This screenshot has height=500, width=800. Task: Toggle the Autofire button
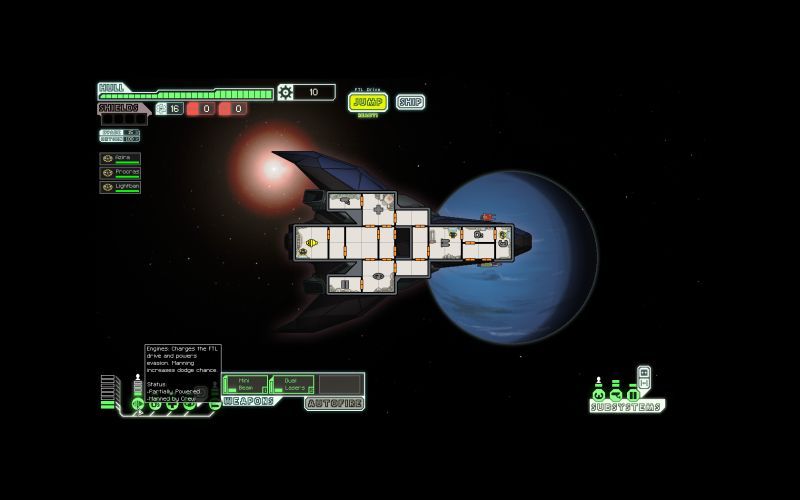(334, 403)
